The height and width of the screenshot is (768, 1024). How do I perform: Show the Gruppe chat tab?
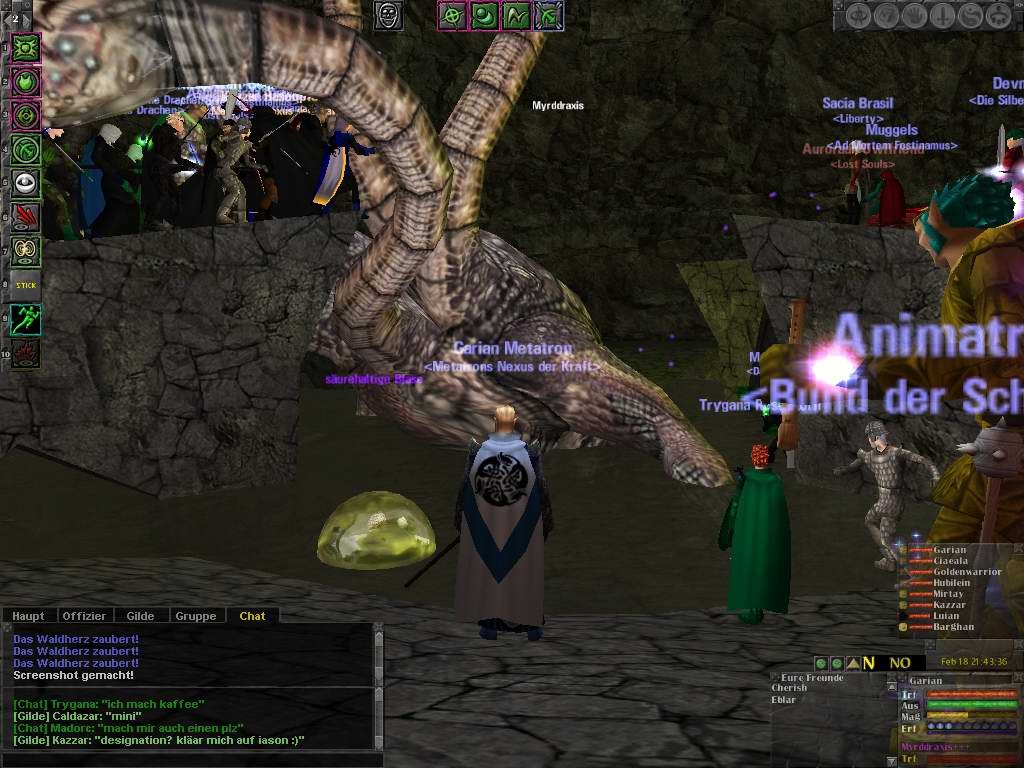(196, 616)
